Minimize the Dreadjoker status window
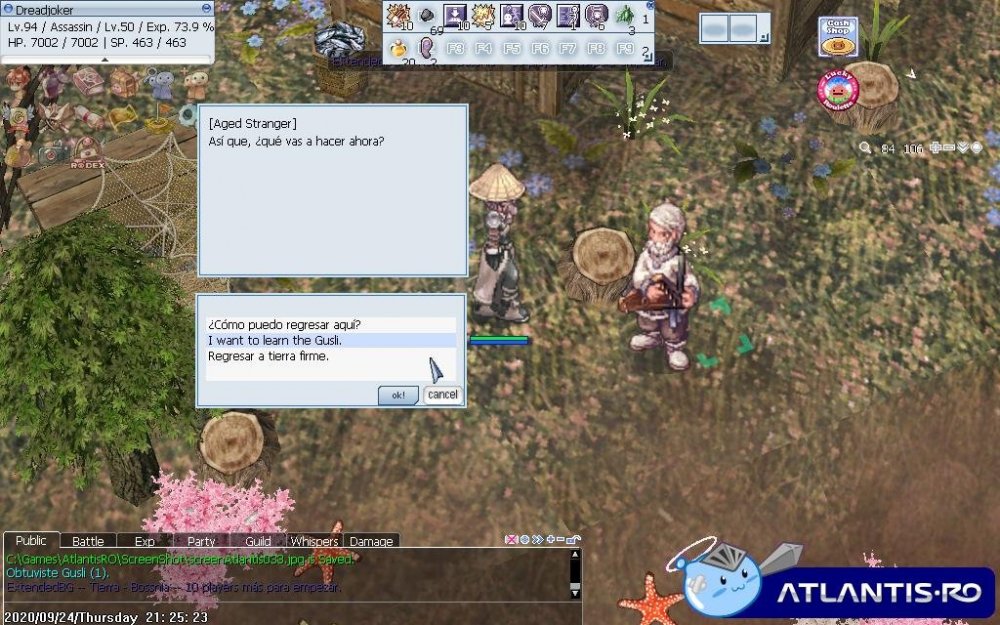 (206, 9)
